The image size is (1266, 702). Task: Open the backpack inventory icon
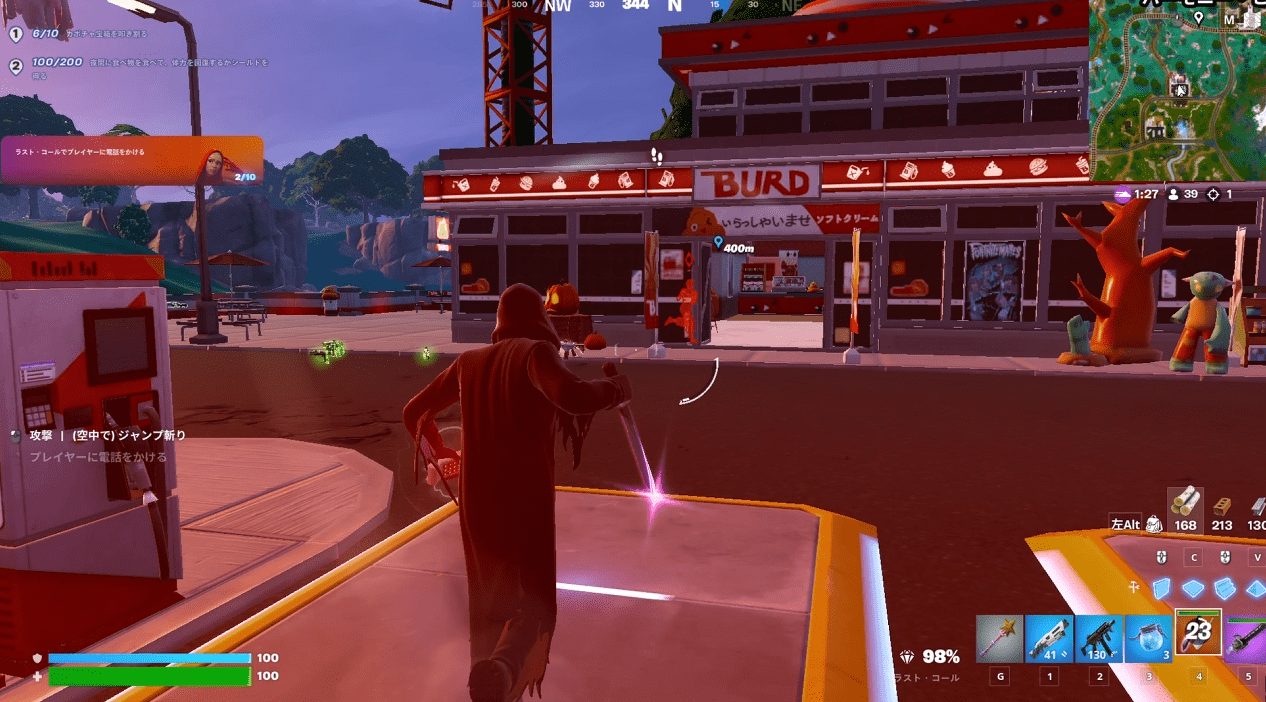[1154, 524]
